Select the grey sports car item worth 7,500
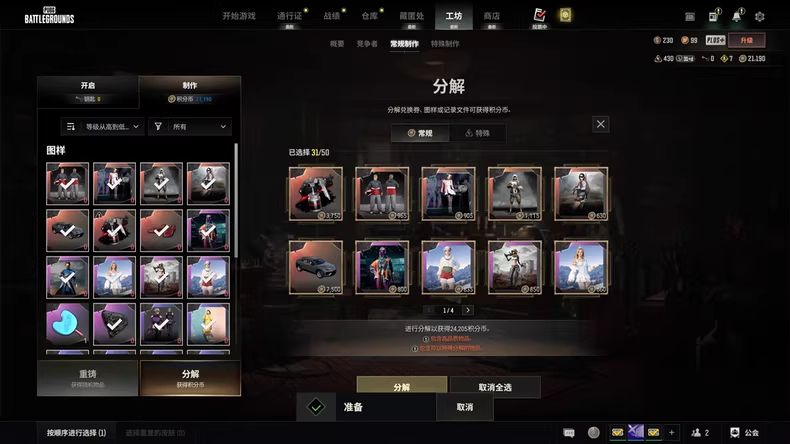The width and height of the screenshot is (790, 444). [315, 267]
